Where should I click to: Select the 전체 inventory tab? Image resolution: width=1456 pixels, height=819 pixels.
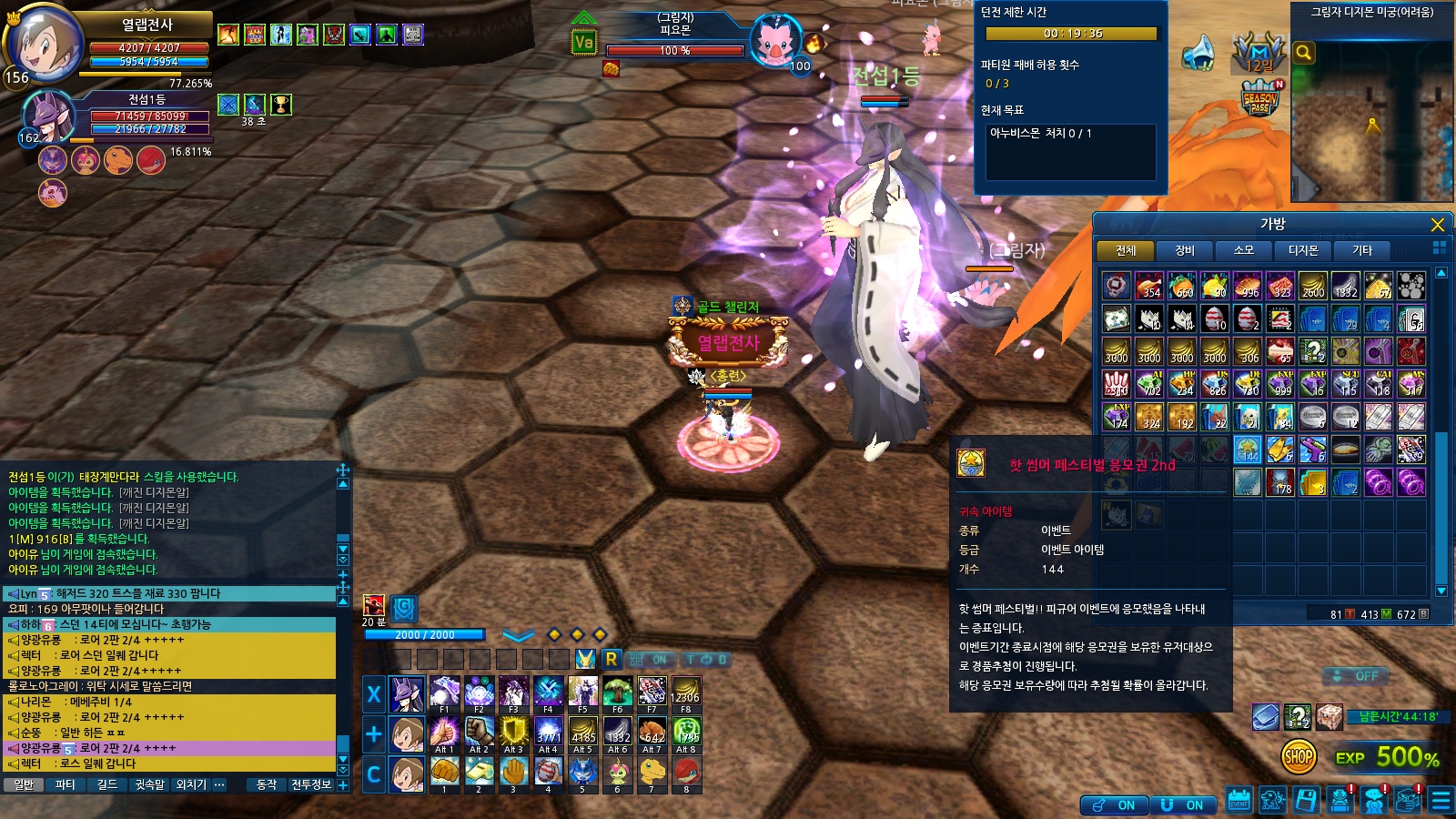(1126, 250)
